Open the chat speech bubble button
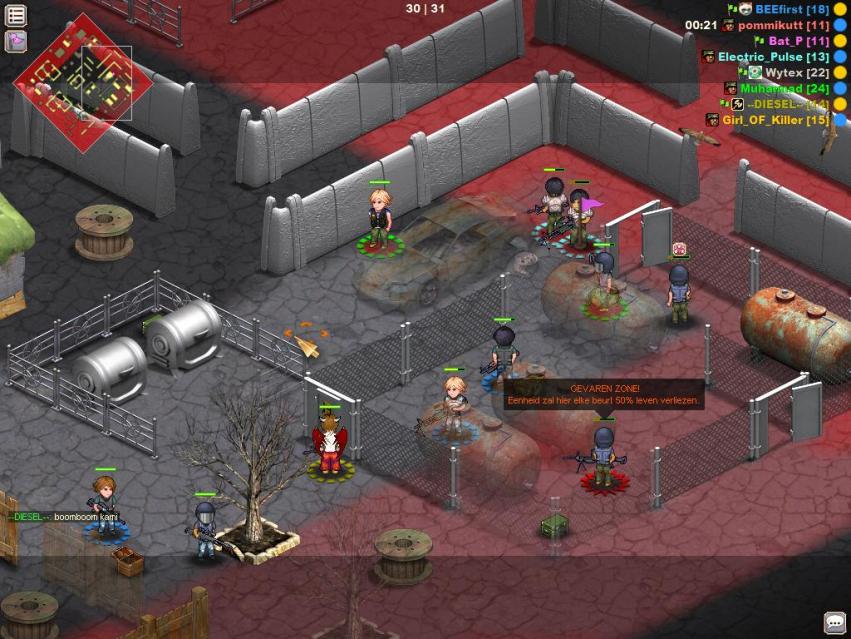Screen dimensions: 851x639 pos(834,622)
